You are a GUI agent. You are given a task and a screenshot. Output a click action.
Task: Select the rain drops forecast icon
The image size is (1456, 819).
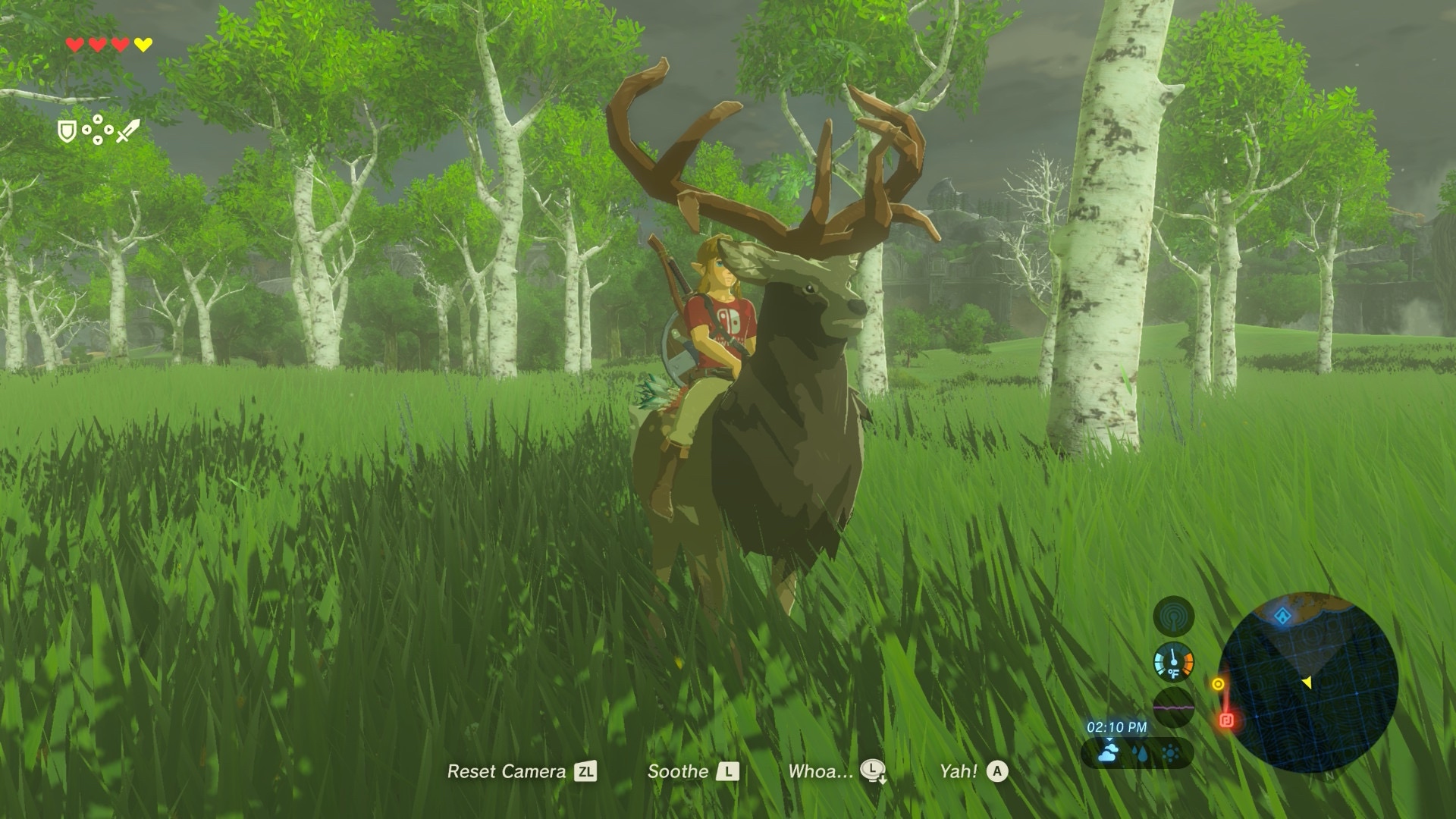click(x=1140, y=754)
